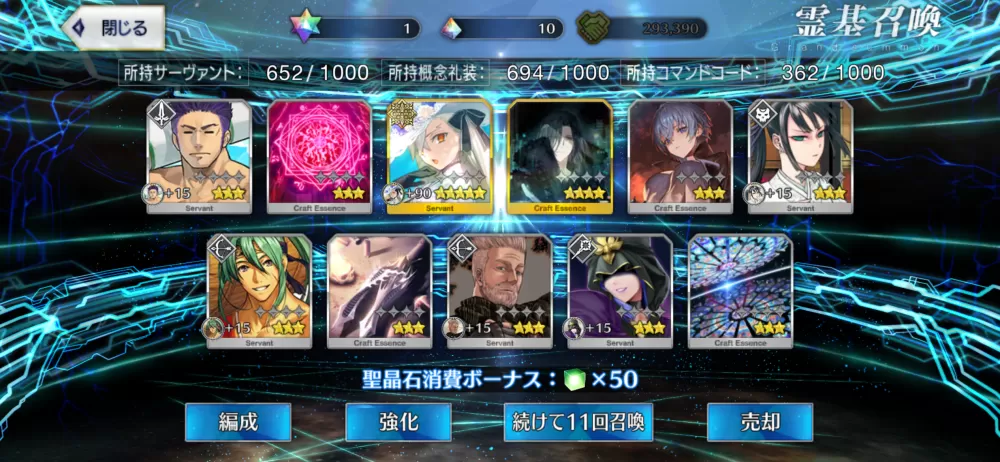Screen dimensions: 1000x462
Task: Select the five-star white-hat servant card
Action: [x=439, y=156]
